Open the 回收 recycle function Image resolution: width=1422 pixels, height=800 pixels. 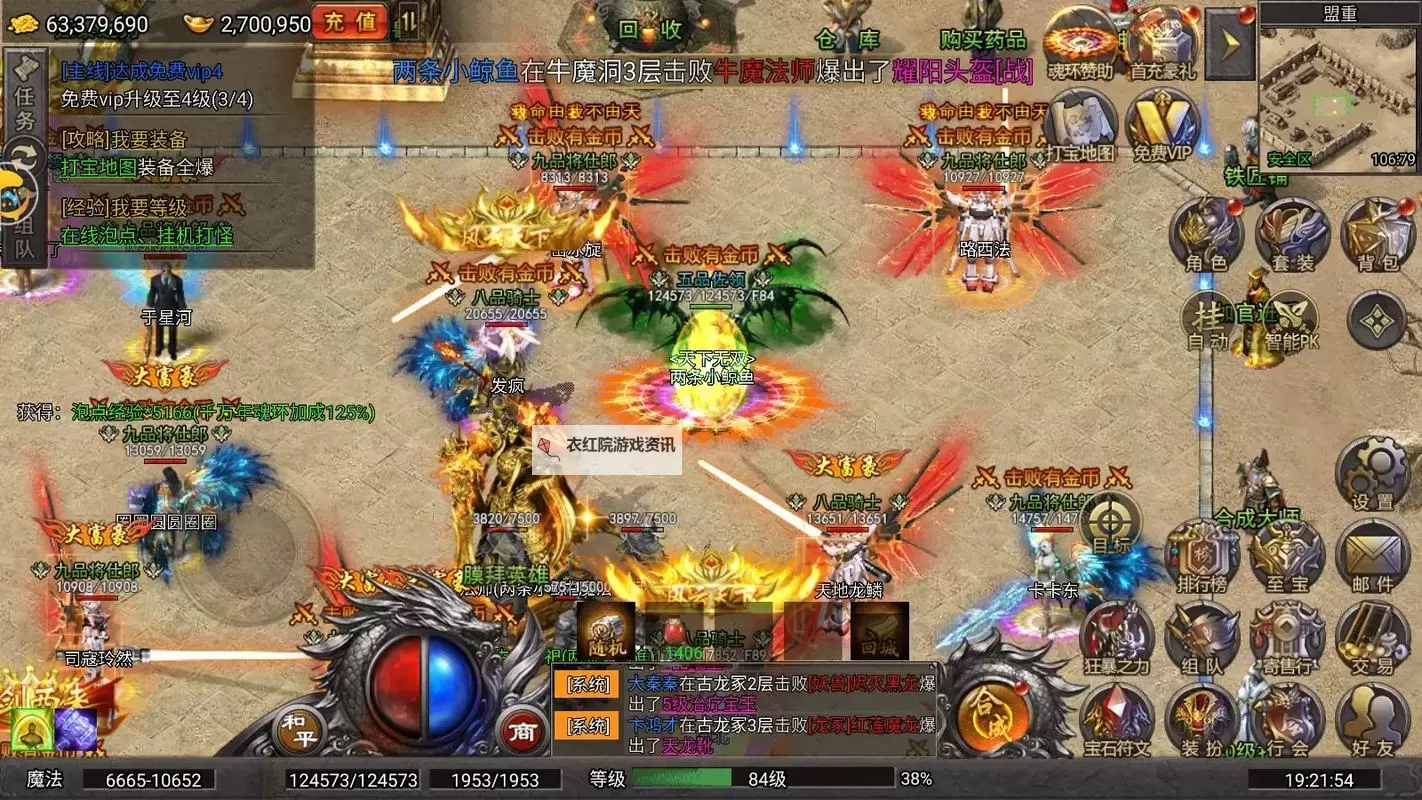(x=650, y=30)
